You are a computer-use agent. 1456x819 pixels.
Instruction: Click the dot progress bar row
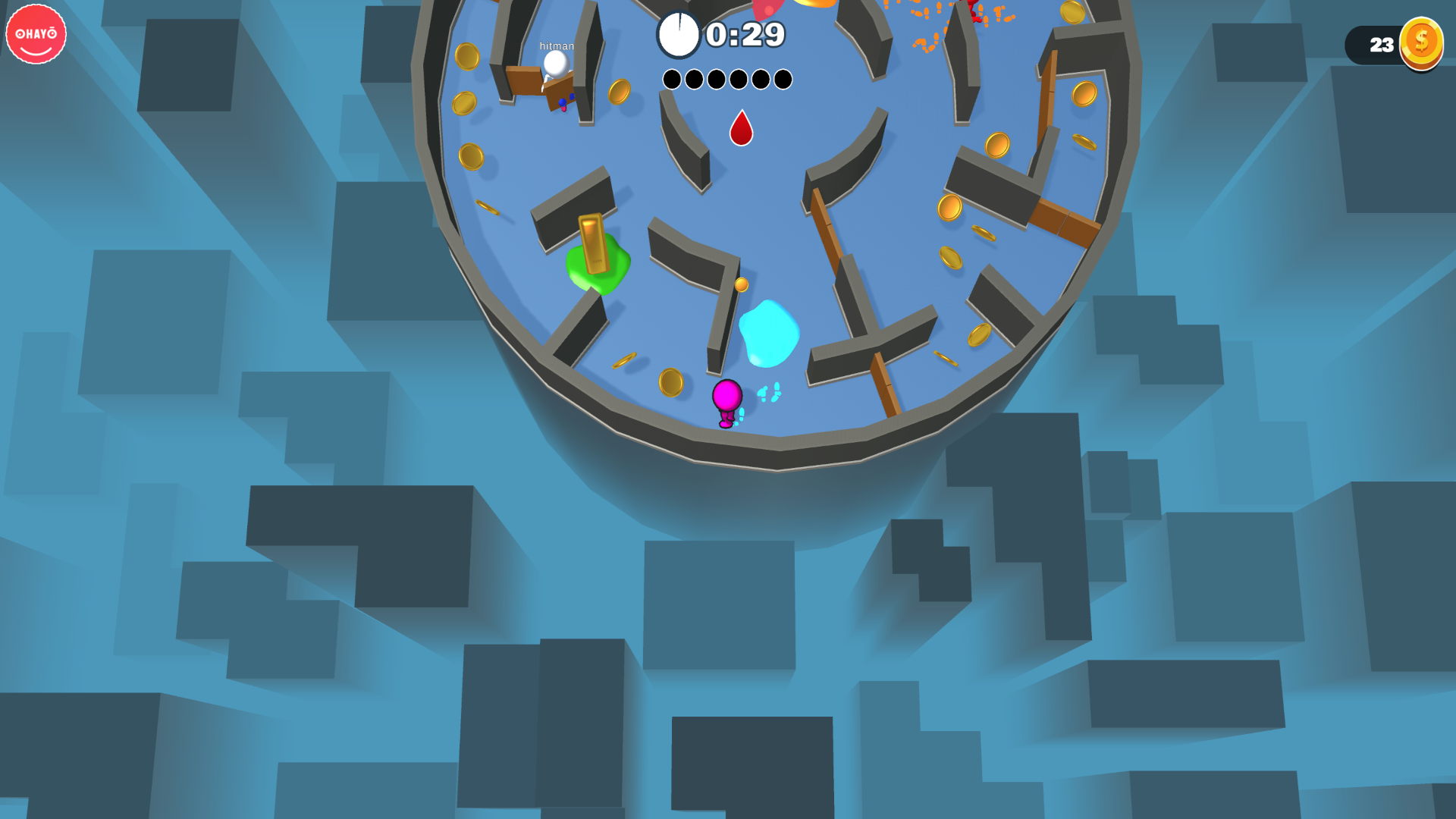click(x=726, y=79)
